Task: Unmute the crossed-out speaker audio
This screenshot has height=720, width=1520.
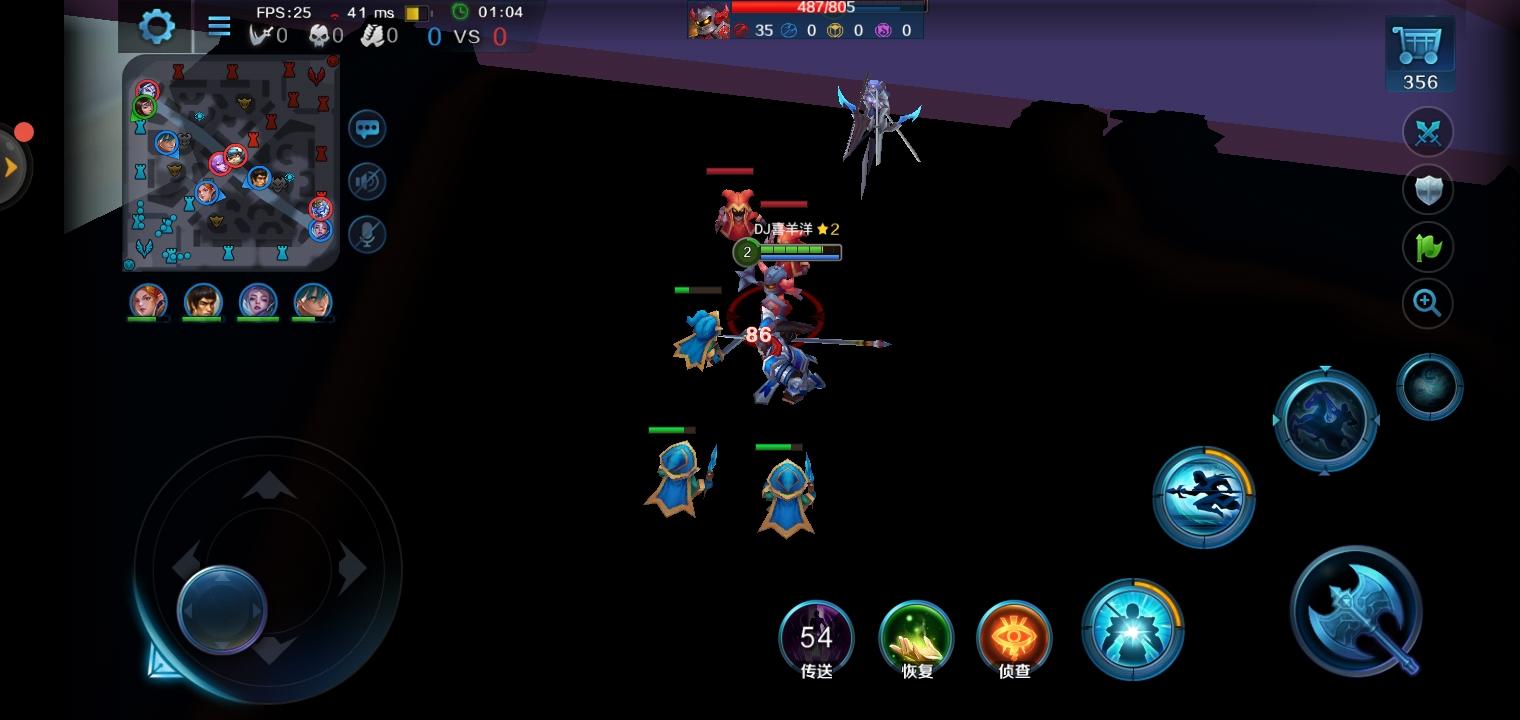Action: pyautogui.click(x=367, y=182)
